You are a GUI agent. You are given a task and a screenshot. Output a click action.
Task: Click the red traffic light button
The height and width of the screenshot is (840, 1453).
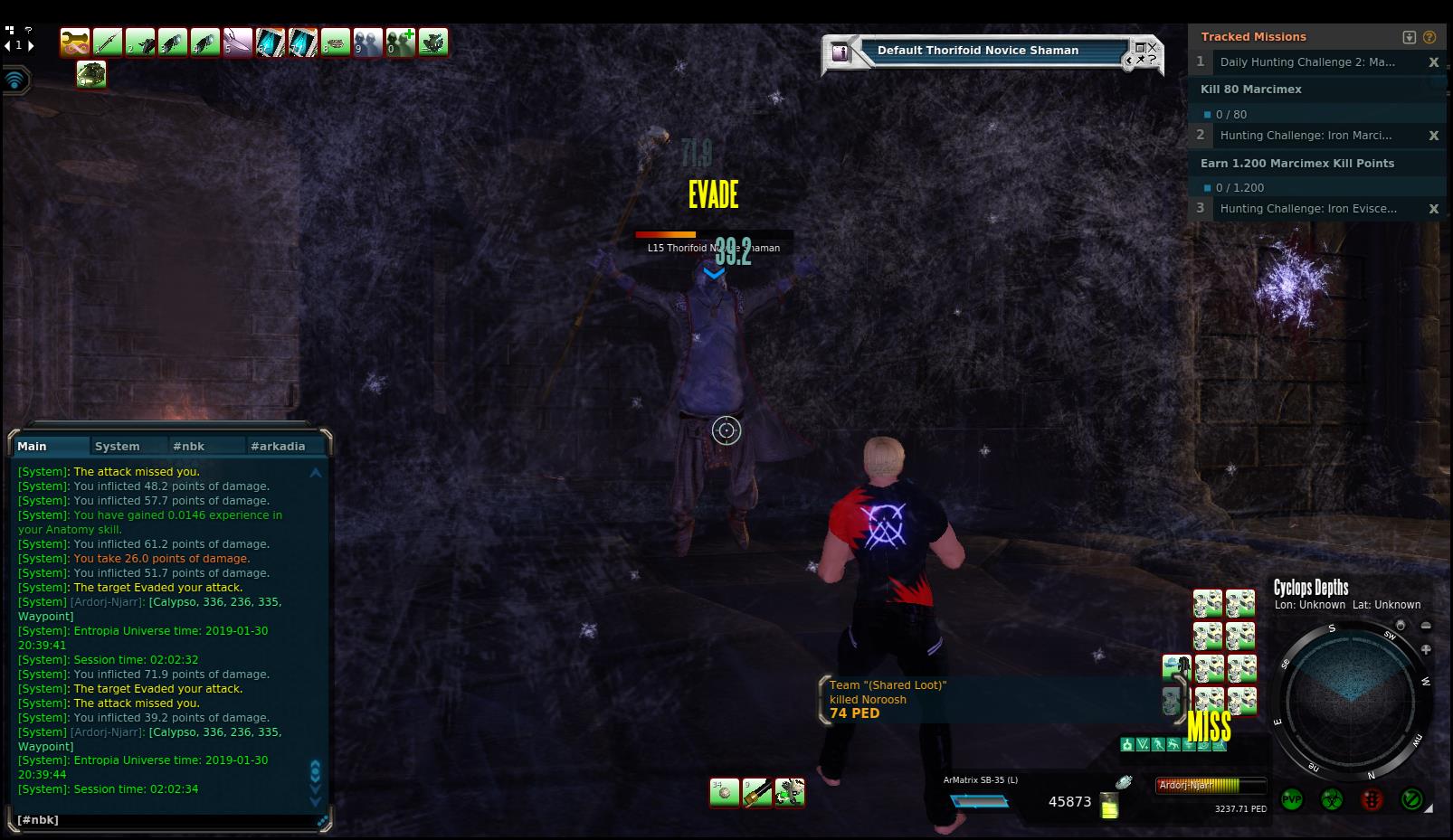(x=1372, y=800)
